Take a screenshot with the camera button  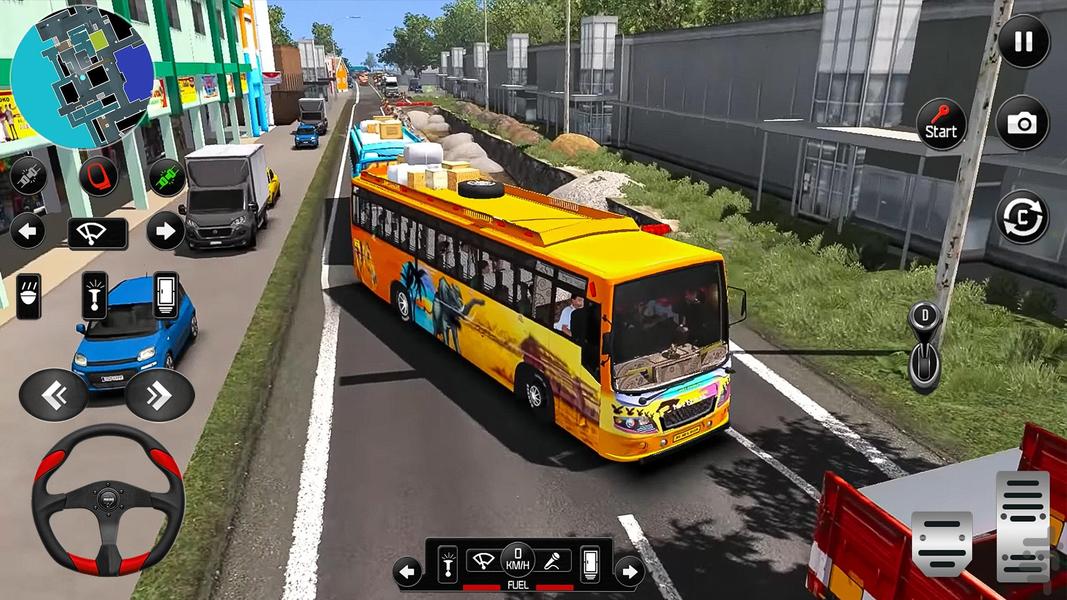coord(1022,123)
